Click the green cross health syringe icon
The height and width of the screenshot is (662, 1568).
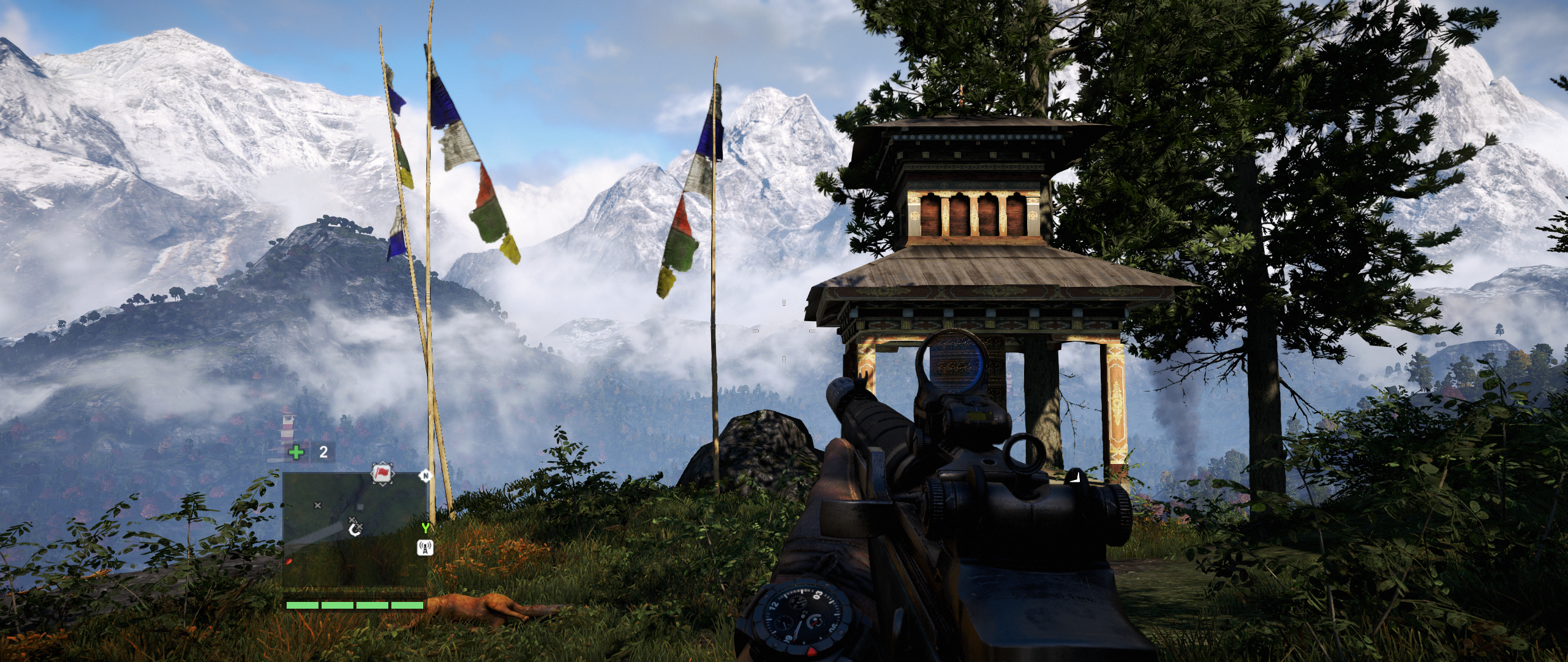tap(296, 452)
